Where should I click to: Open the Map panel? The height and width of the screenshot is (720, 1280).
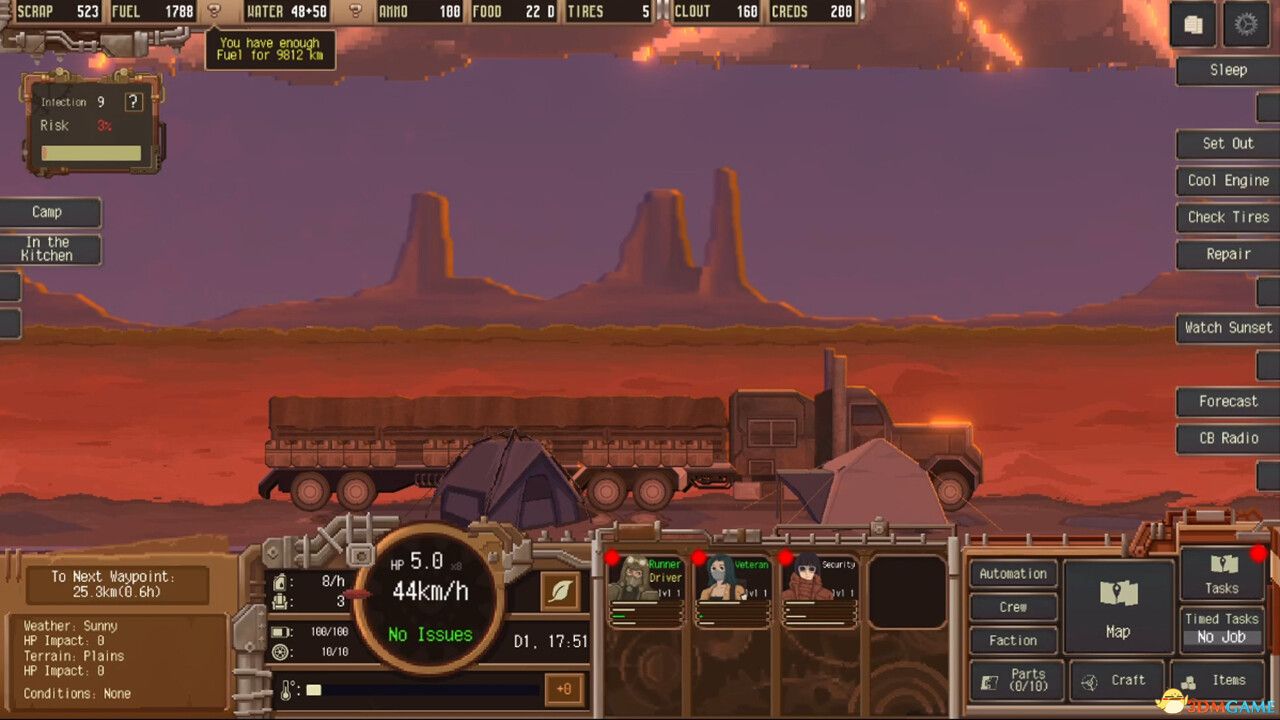pos(1118,605)
